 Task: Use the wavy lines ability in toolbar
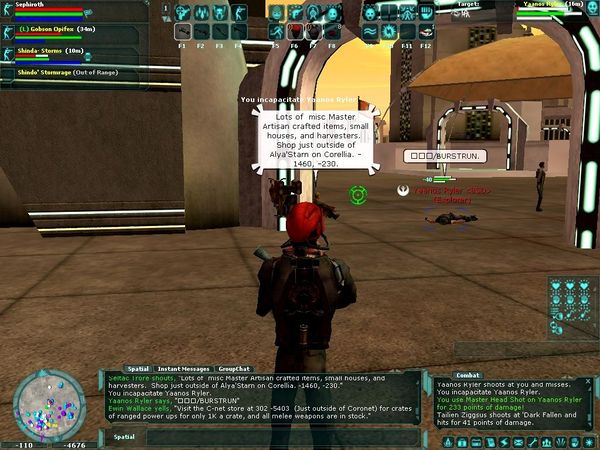pos(369,31)
